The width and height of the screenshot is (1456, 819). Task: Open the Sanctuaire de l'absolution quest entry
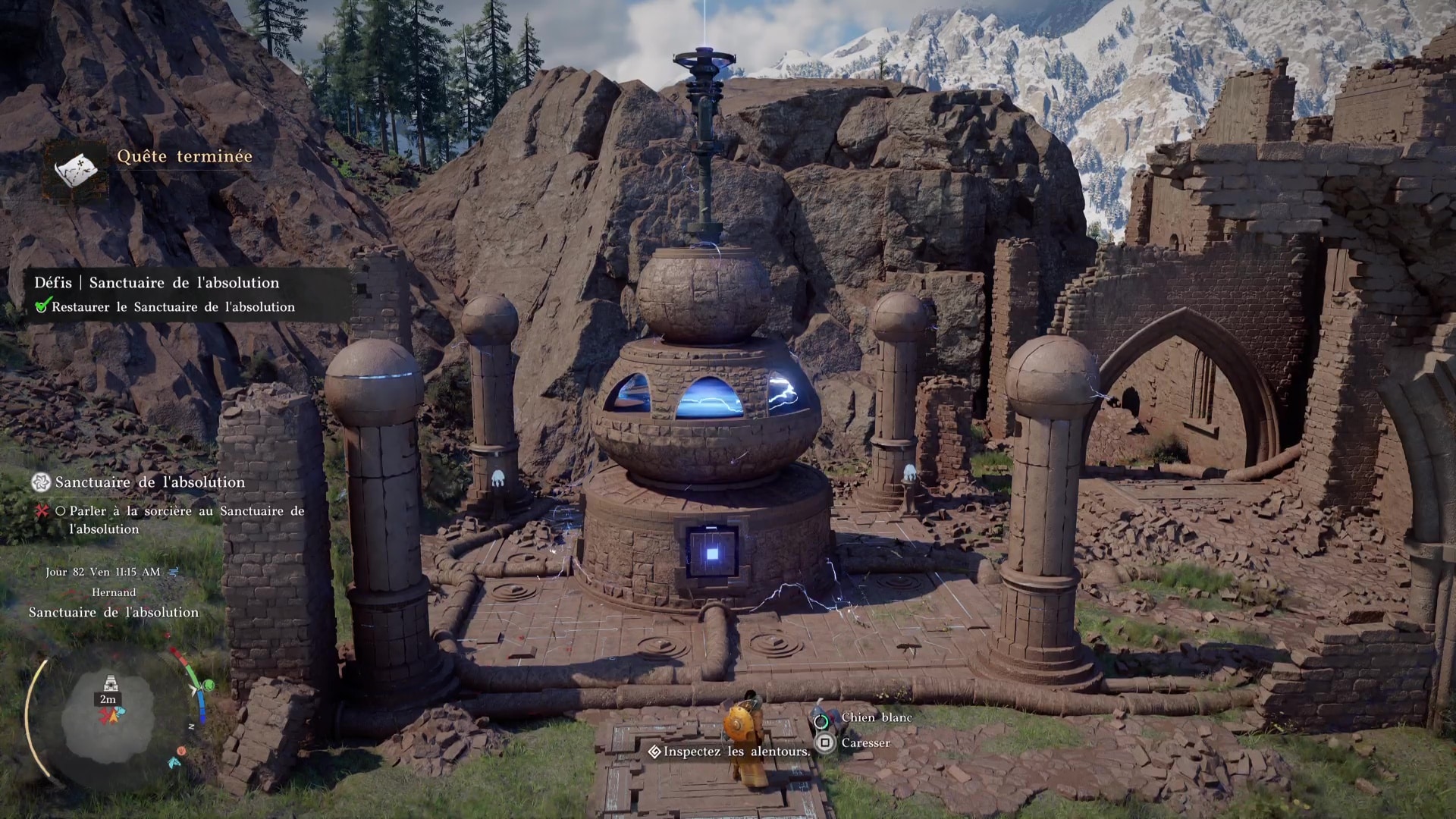[x=149, y=482]
